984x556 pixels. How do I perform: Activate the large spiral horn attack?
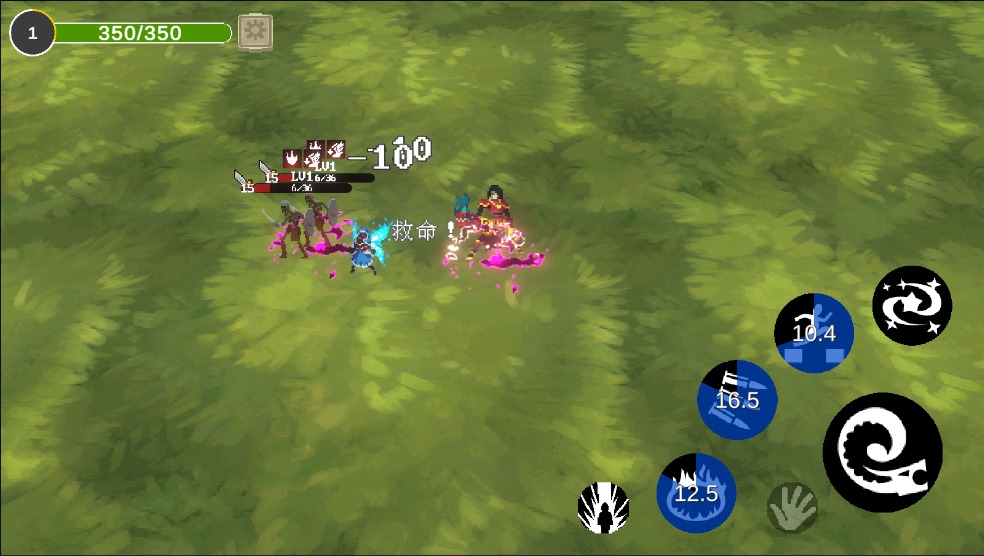[x=882, y=452]
